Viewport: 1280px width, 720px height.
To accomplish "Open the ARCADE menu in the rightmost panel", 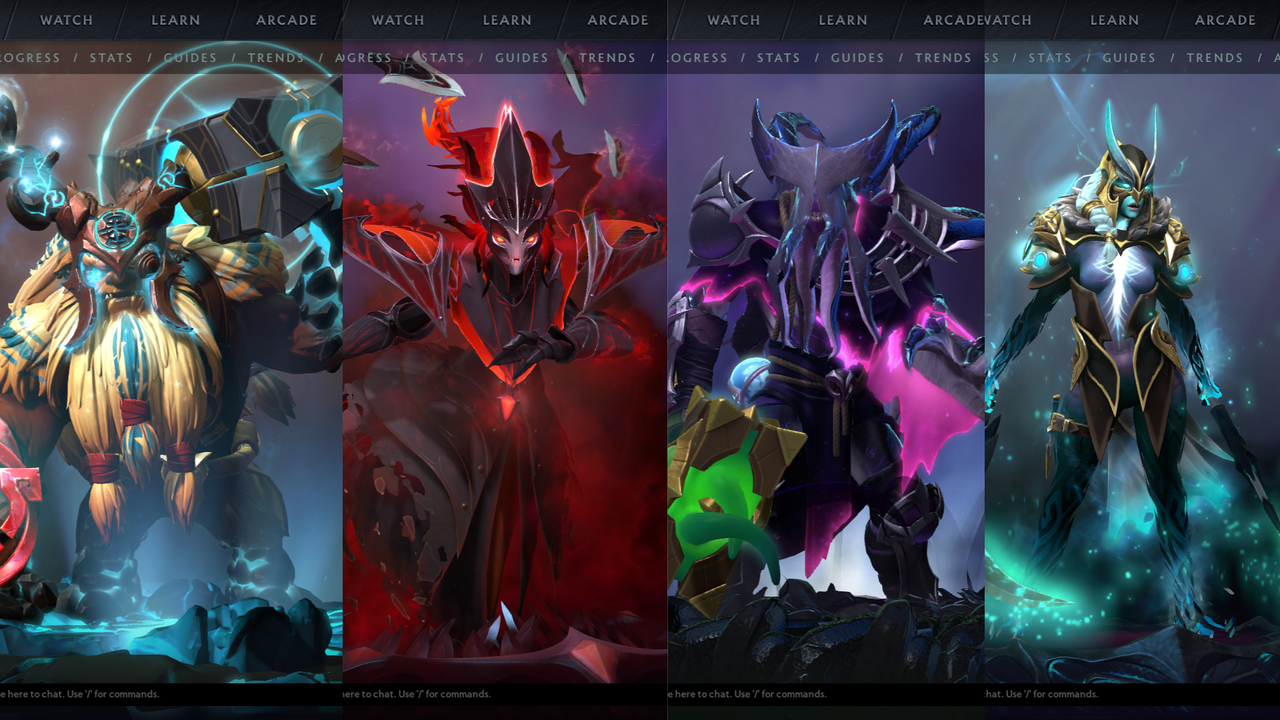I will tap(1225, 20).
